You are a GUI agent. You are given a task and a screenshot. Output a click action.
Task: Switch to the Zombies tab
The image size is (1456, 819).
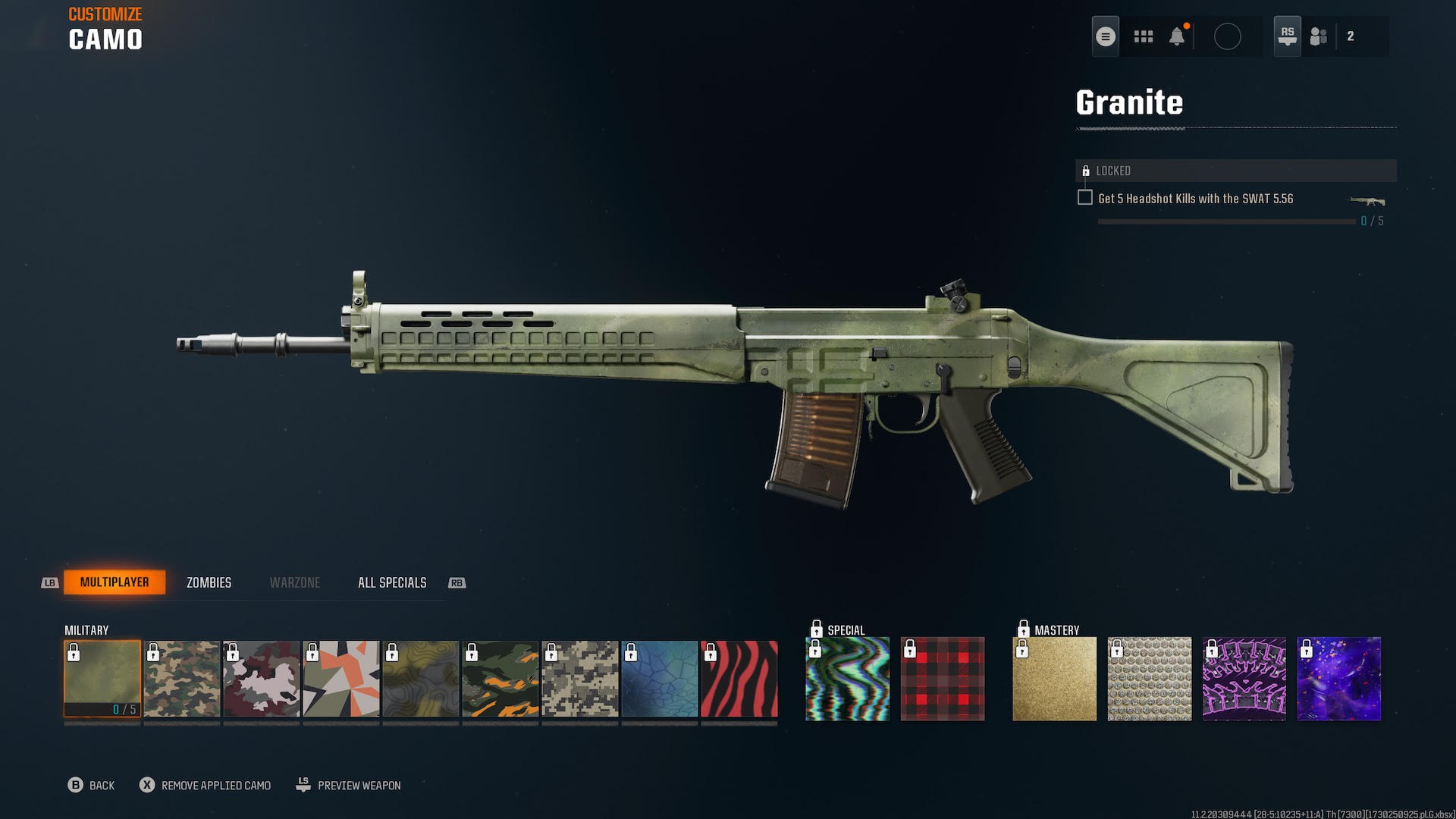[x=209, y=582]
